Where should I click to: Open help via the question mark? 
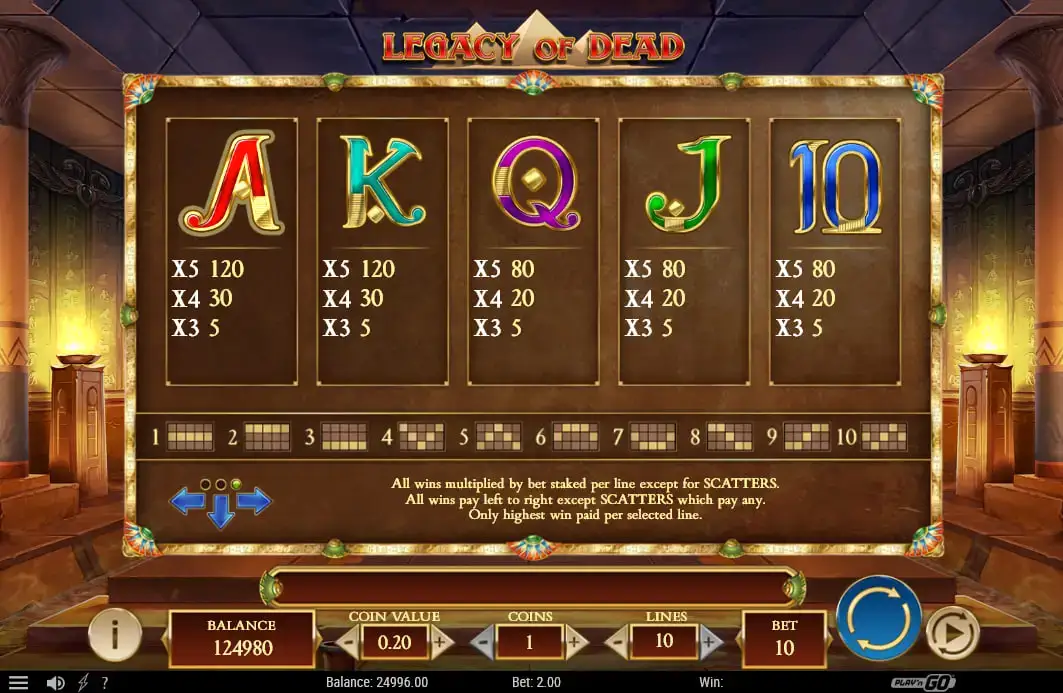(105, 683)
